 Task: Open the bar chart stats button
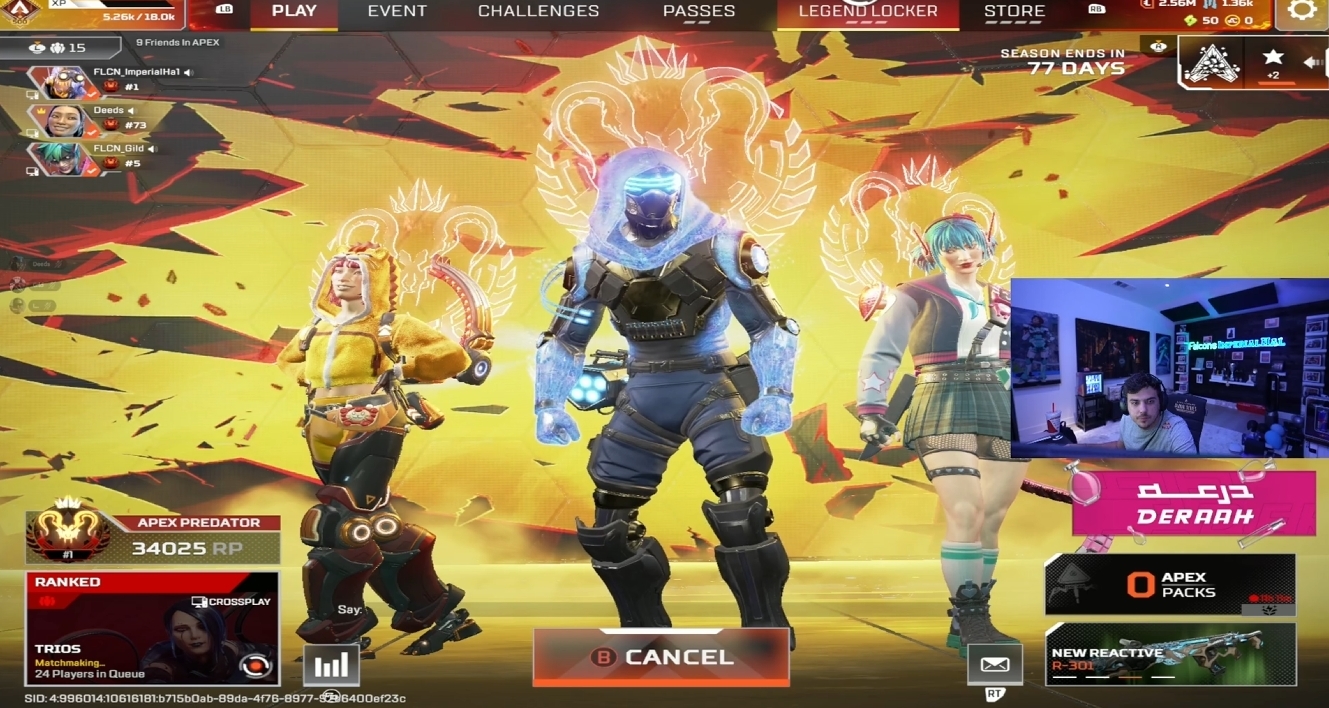click(x=331, y=665)
